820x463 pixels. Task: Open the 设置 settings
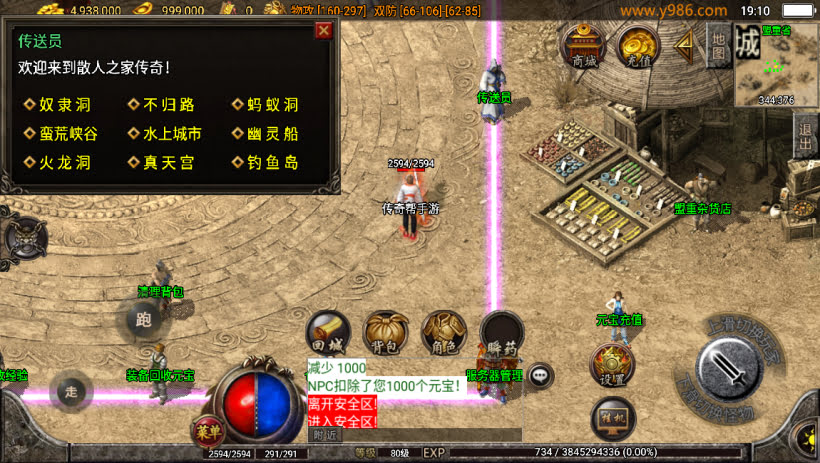click(612, 365)
